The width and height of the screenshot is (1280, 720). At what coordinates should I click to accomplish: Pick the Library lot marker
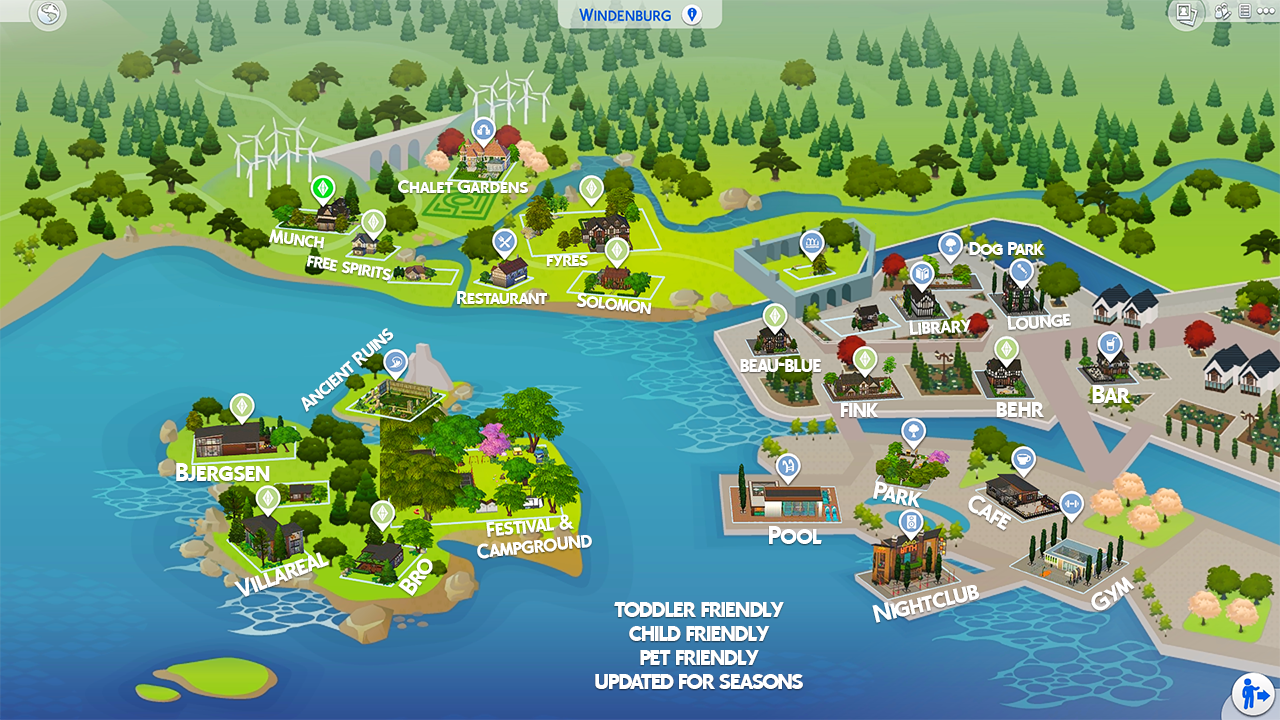922,272
